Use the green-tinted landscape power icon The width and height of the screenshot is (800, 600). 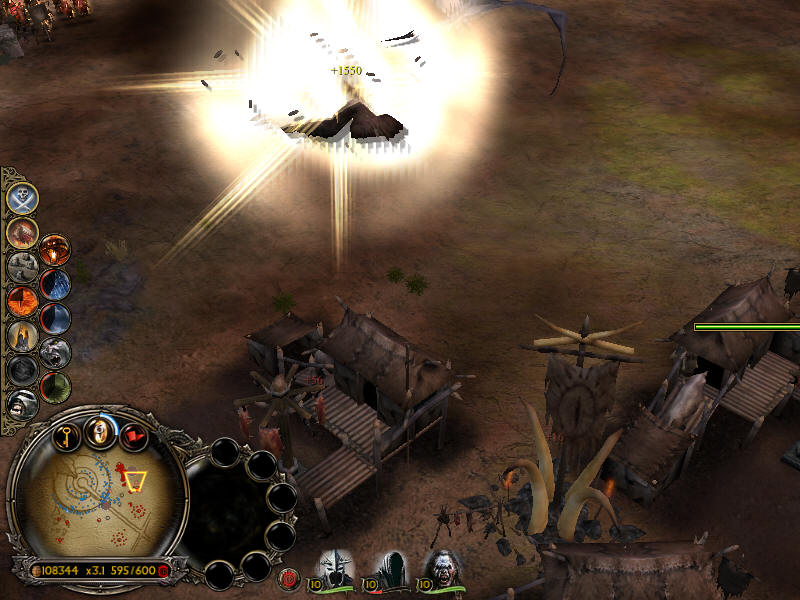(55, 386)
